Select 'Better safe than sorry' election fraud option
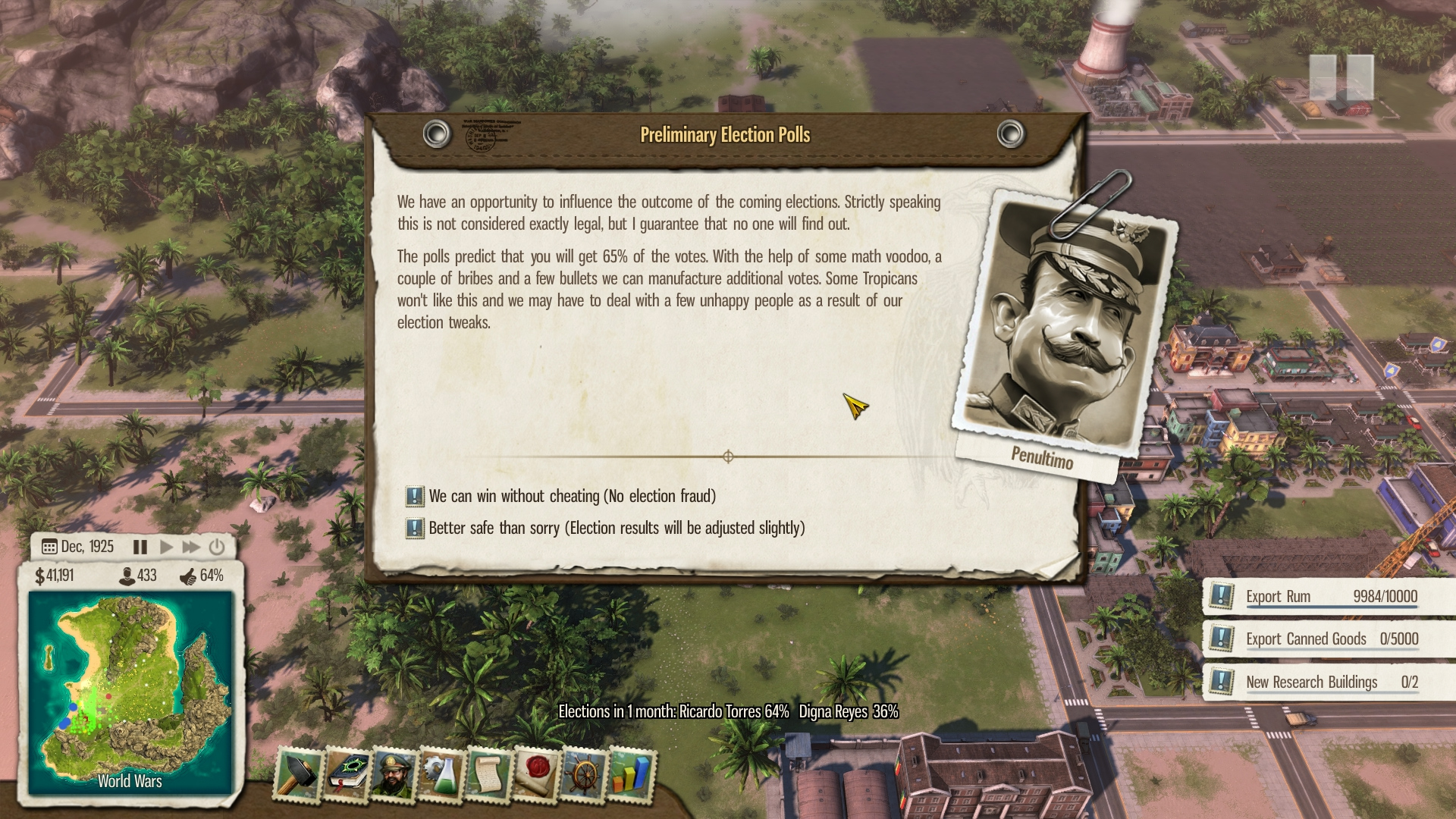The width and height of the screenshot is (1456, 819). coord(616,528)
